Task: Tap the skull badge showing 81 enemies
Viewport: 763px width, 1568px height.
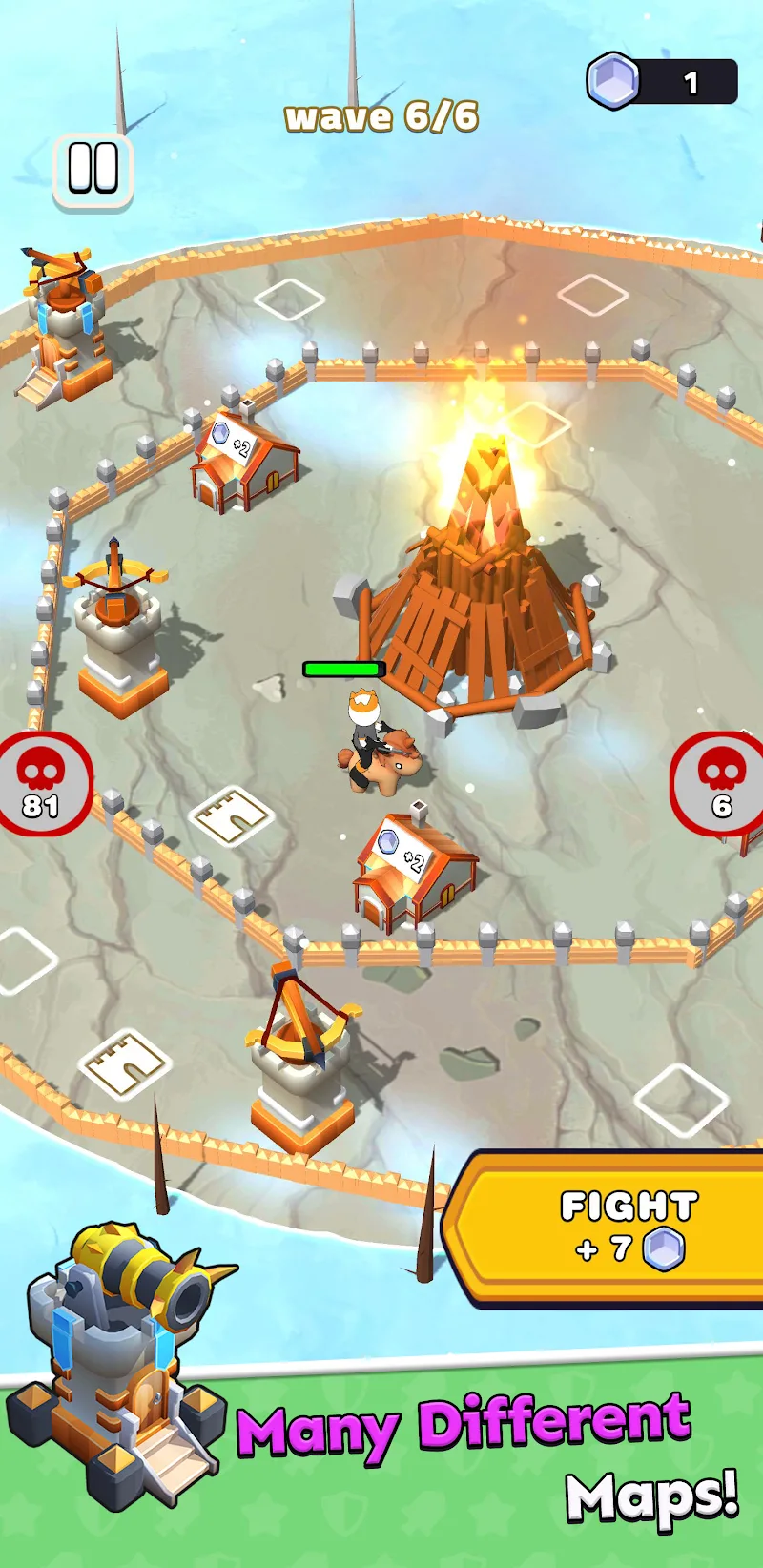Action: pos(42,784)
